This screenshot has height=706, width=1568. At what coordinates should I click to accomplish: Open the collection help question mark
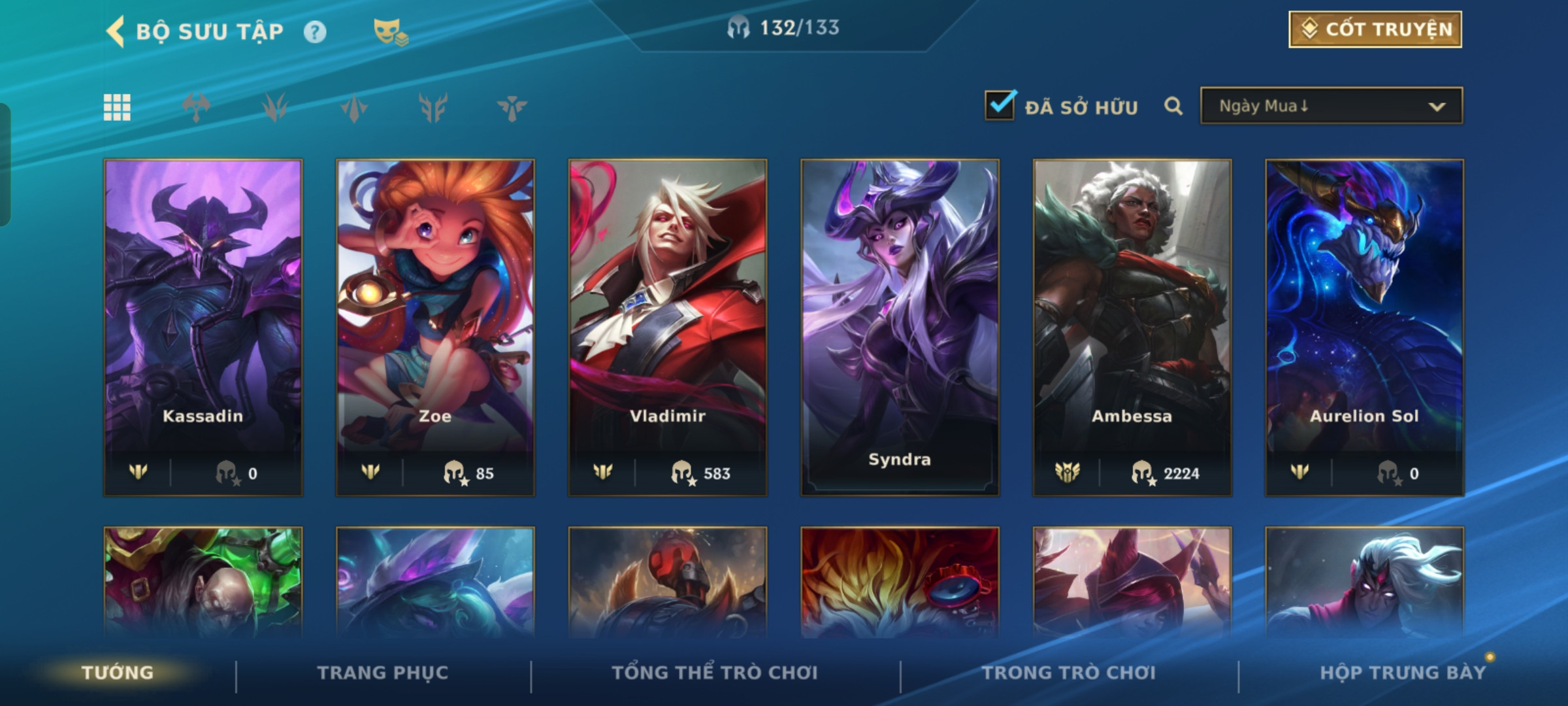(315, 32)
